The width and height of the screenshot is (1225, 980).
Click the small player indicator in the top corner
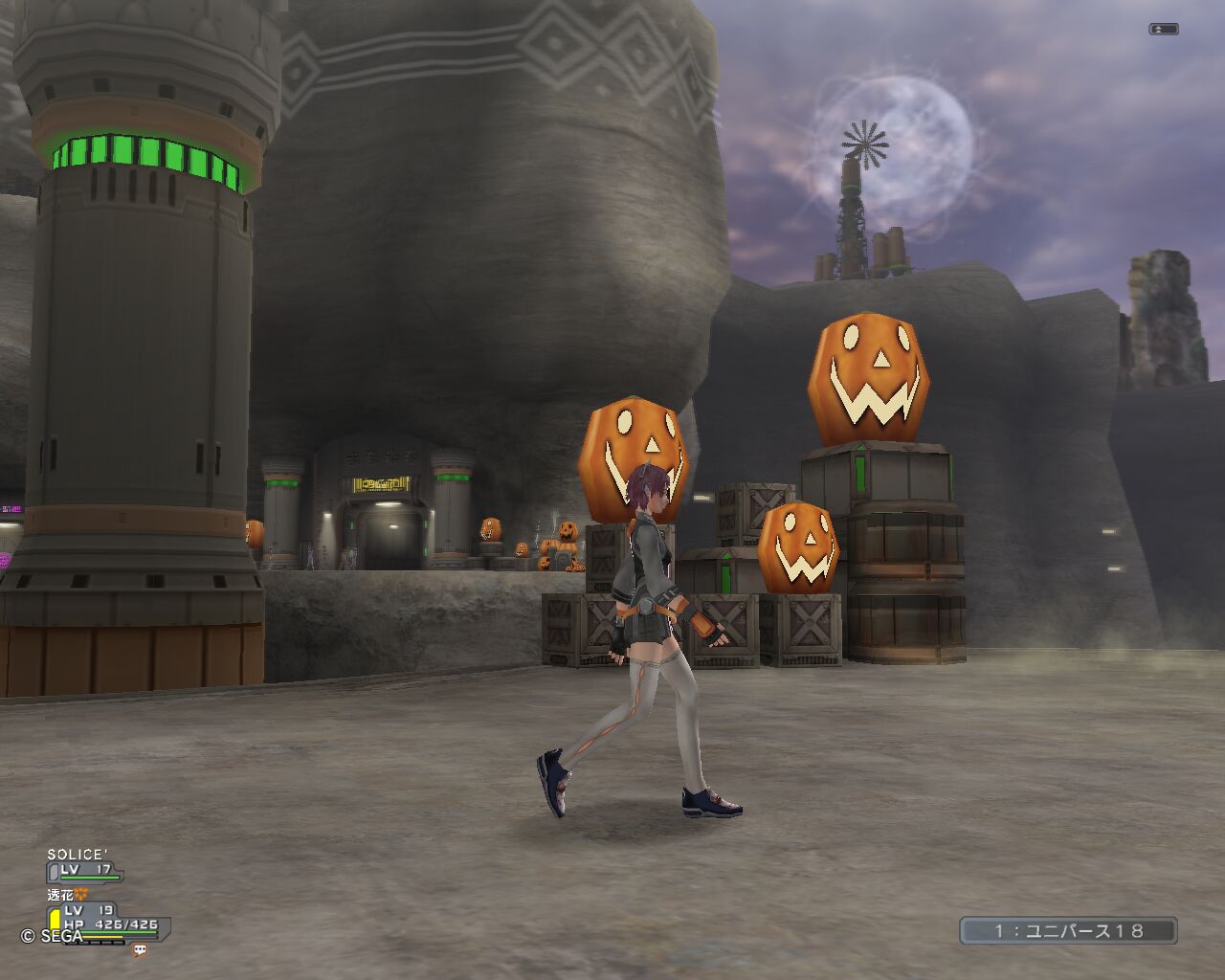[1163, 30]
